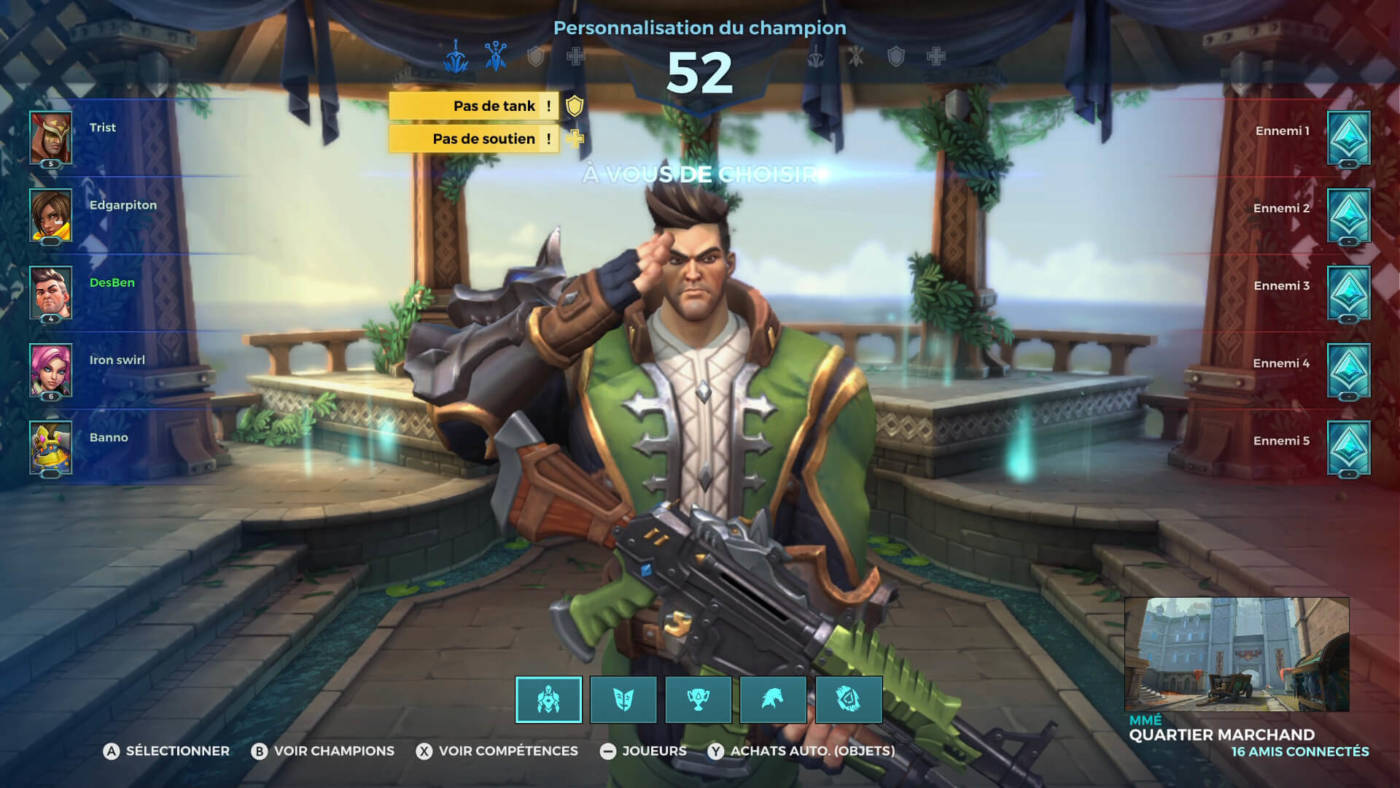Click the Ennemi 5 slot

point(1348,447)
